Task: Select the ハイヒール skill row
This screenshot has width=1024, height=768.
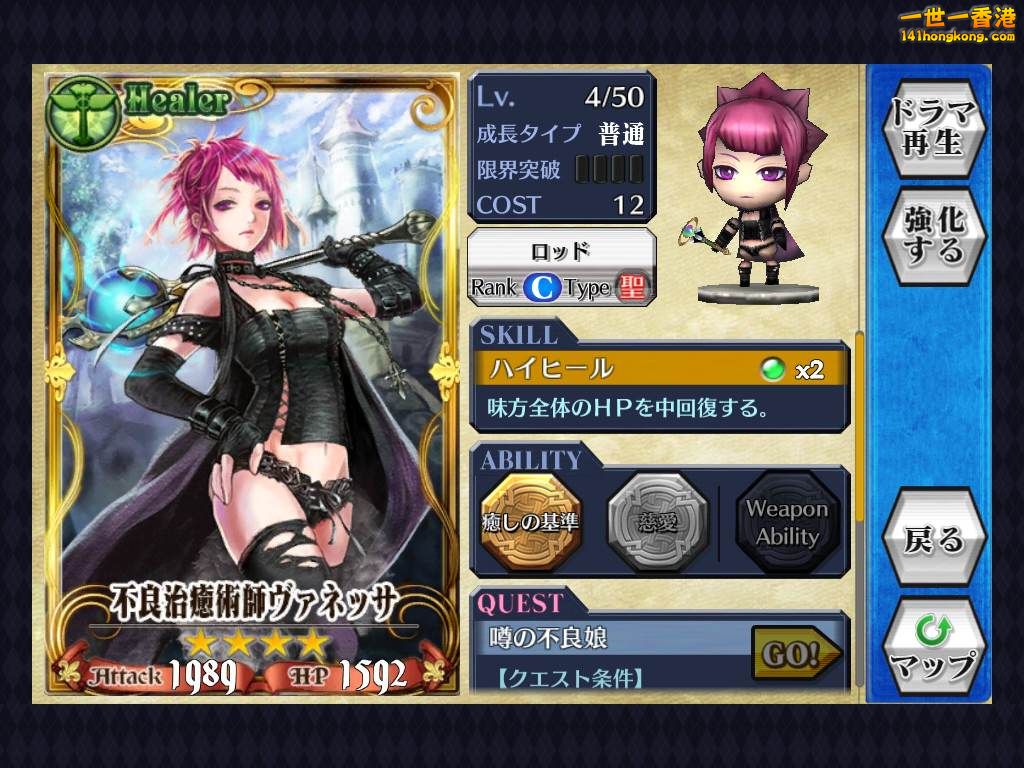Action: pyautogui.click(x=658, y=369)
